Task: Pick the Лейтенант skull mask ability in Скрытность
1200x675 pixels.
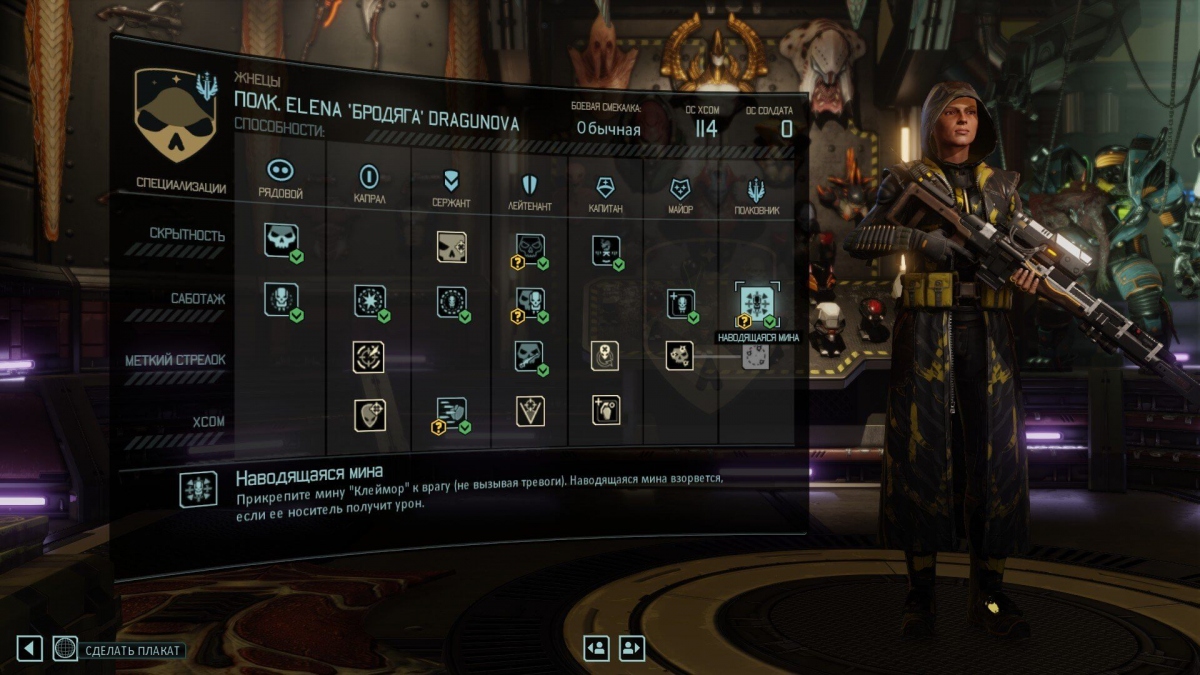Action: click(530, 248)
